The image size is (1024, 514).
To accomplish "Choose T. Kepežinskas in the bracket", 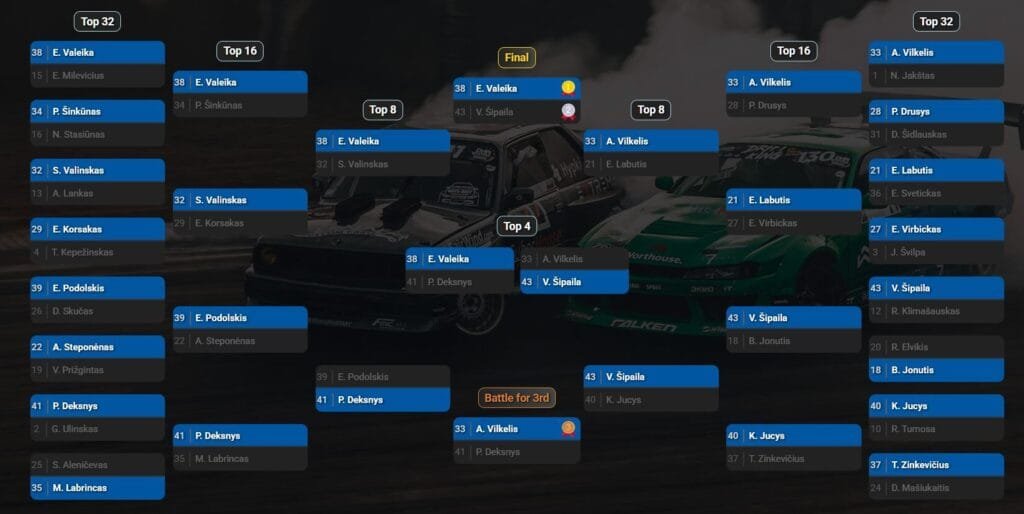I will (x=97, y=253).
